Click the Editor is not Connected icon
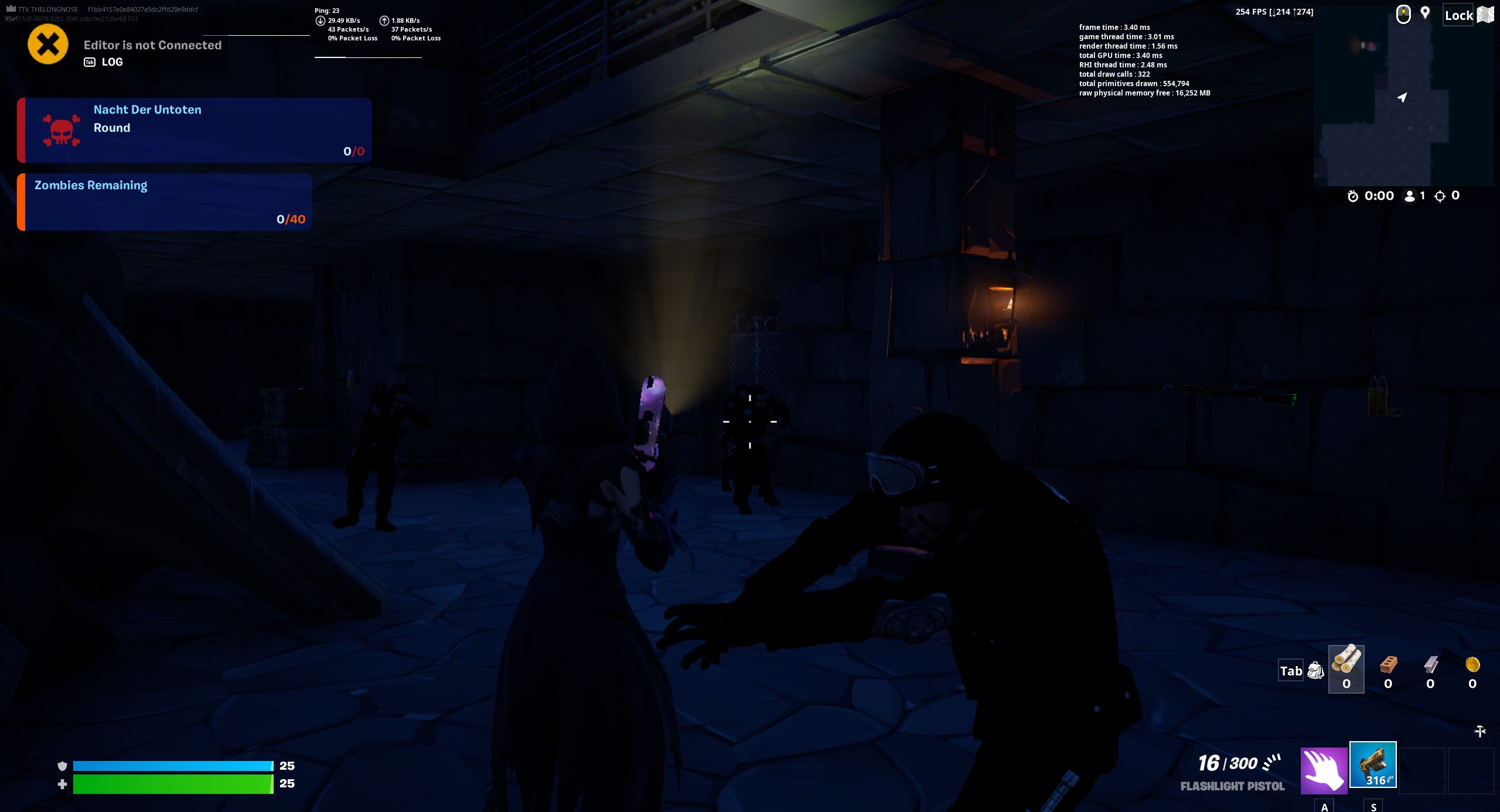 coord(48,45)
